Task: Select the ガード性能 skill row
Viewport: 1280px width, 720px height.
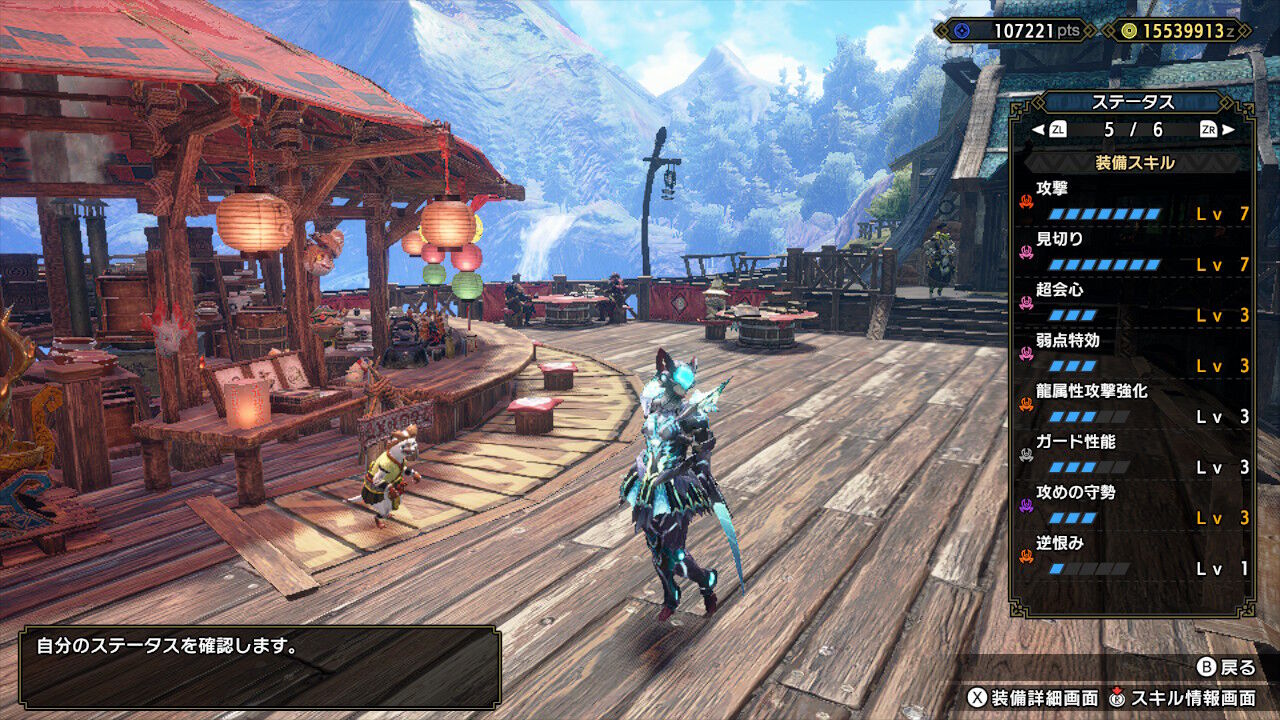Action: tap(1133, 454)
